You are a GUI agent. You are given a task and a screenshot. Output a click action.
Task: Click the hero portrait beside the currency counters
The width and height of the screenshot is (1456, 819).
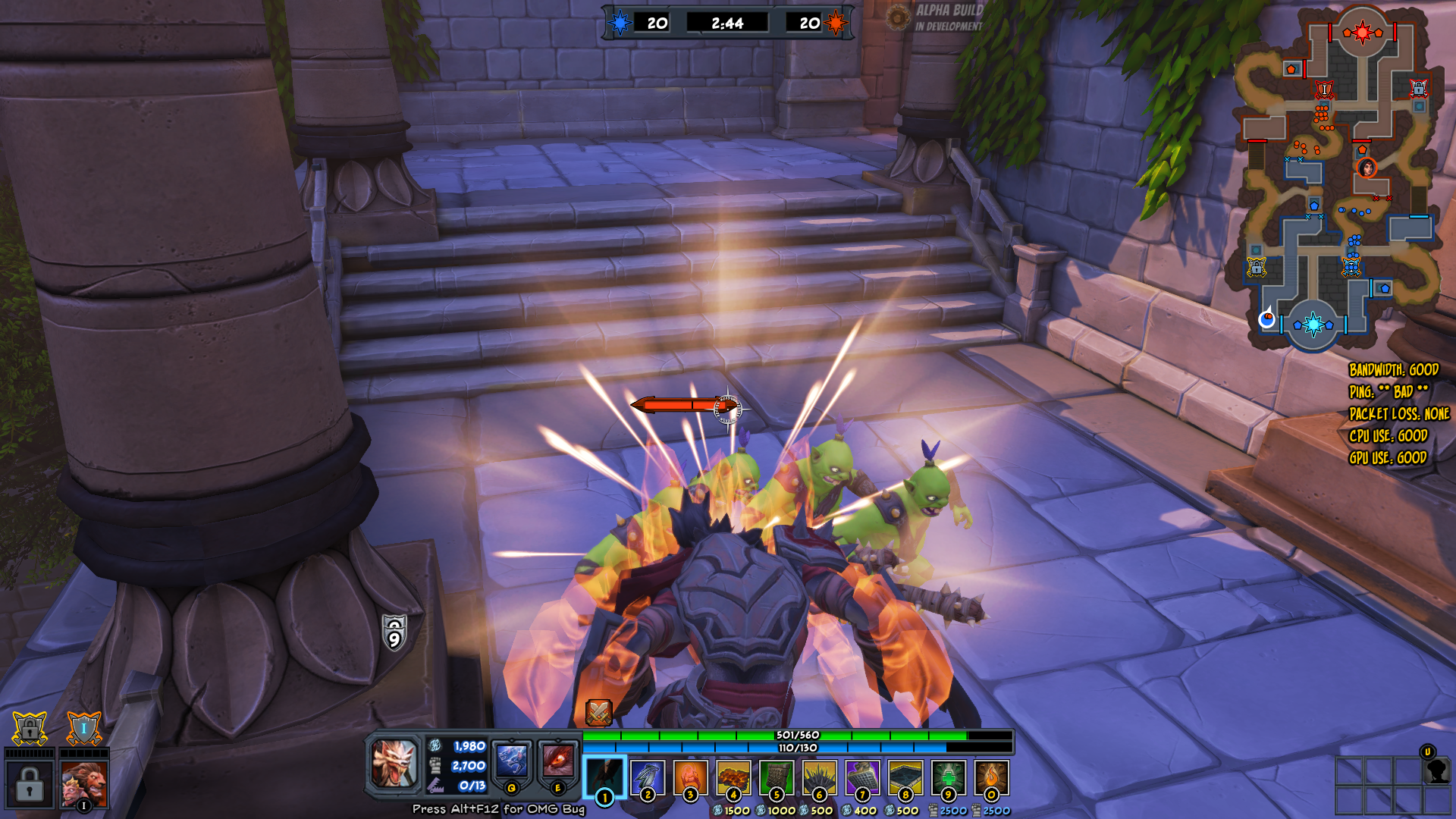tap(394, 763)
